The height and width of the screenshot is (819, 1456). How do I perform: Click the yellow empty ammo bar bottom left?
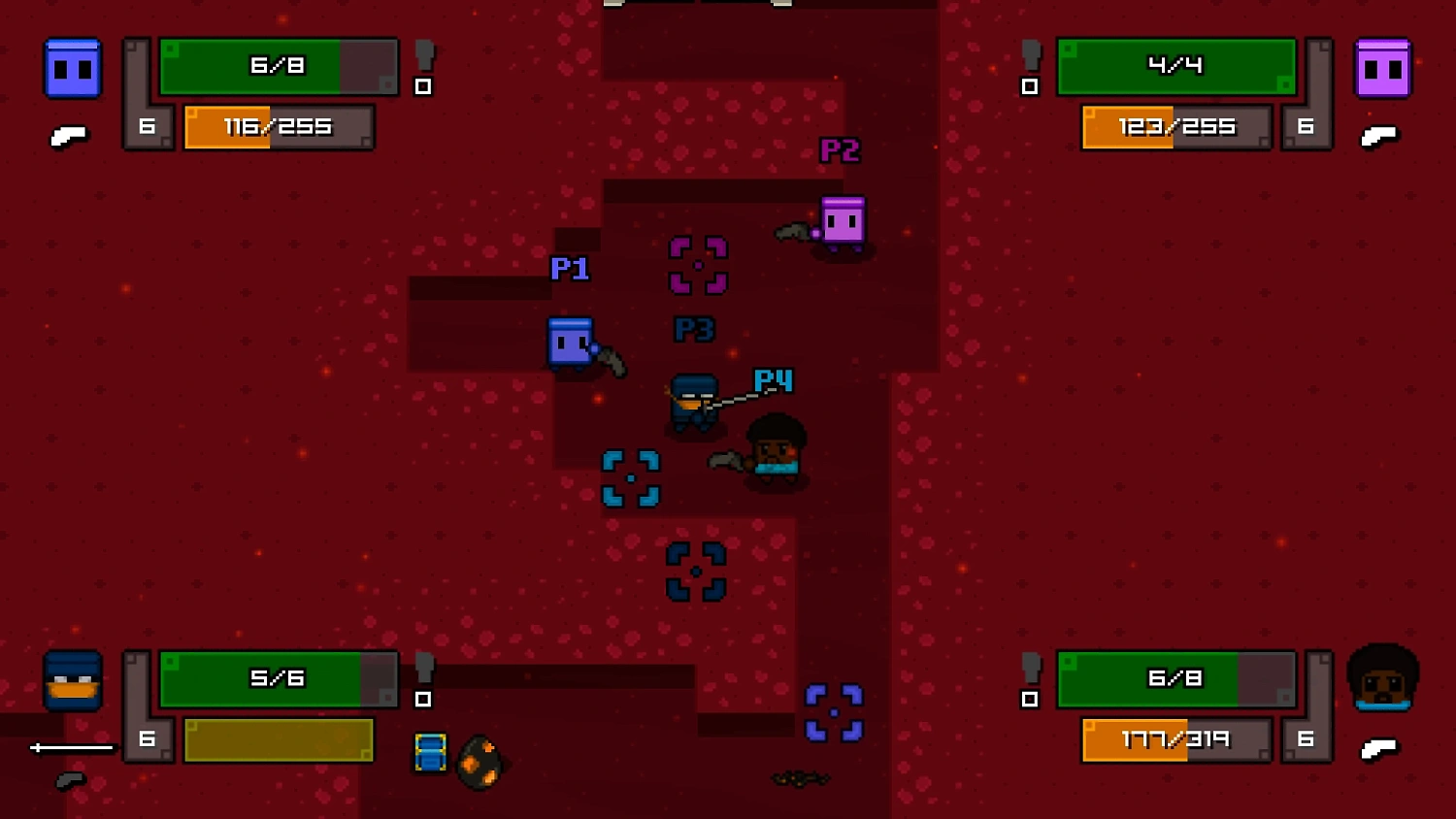(278, 738)
